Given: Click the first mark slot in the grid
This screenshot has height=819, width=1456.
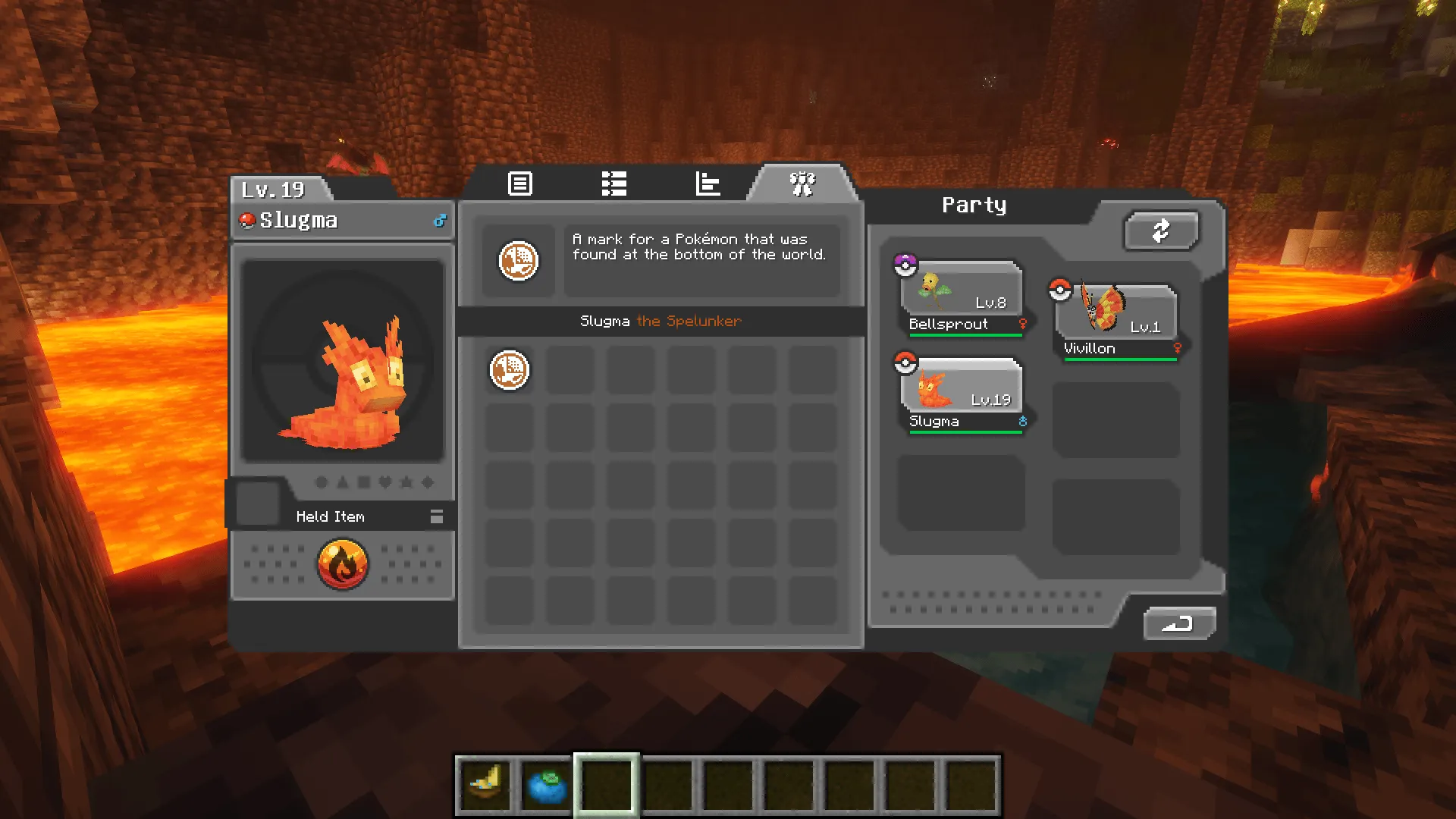Looking at the screenshot, I should (x=509, y=369).
